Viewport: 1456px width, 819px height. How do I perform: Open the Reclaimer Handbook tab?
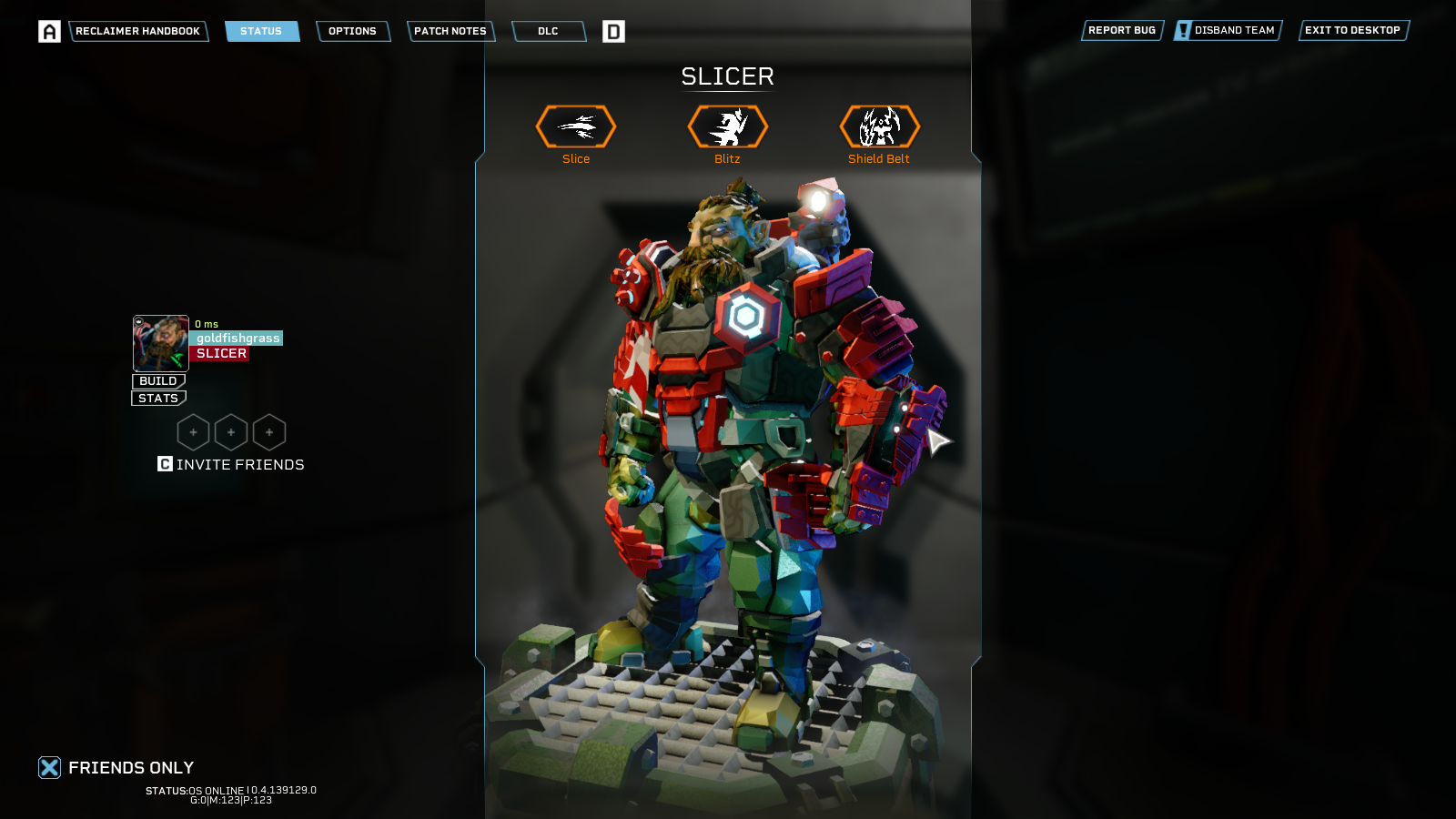tap(137, 31)
